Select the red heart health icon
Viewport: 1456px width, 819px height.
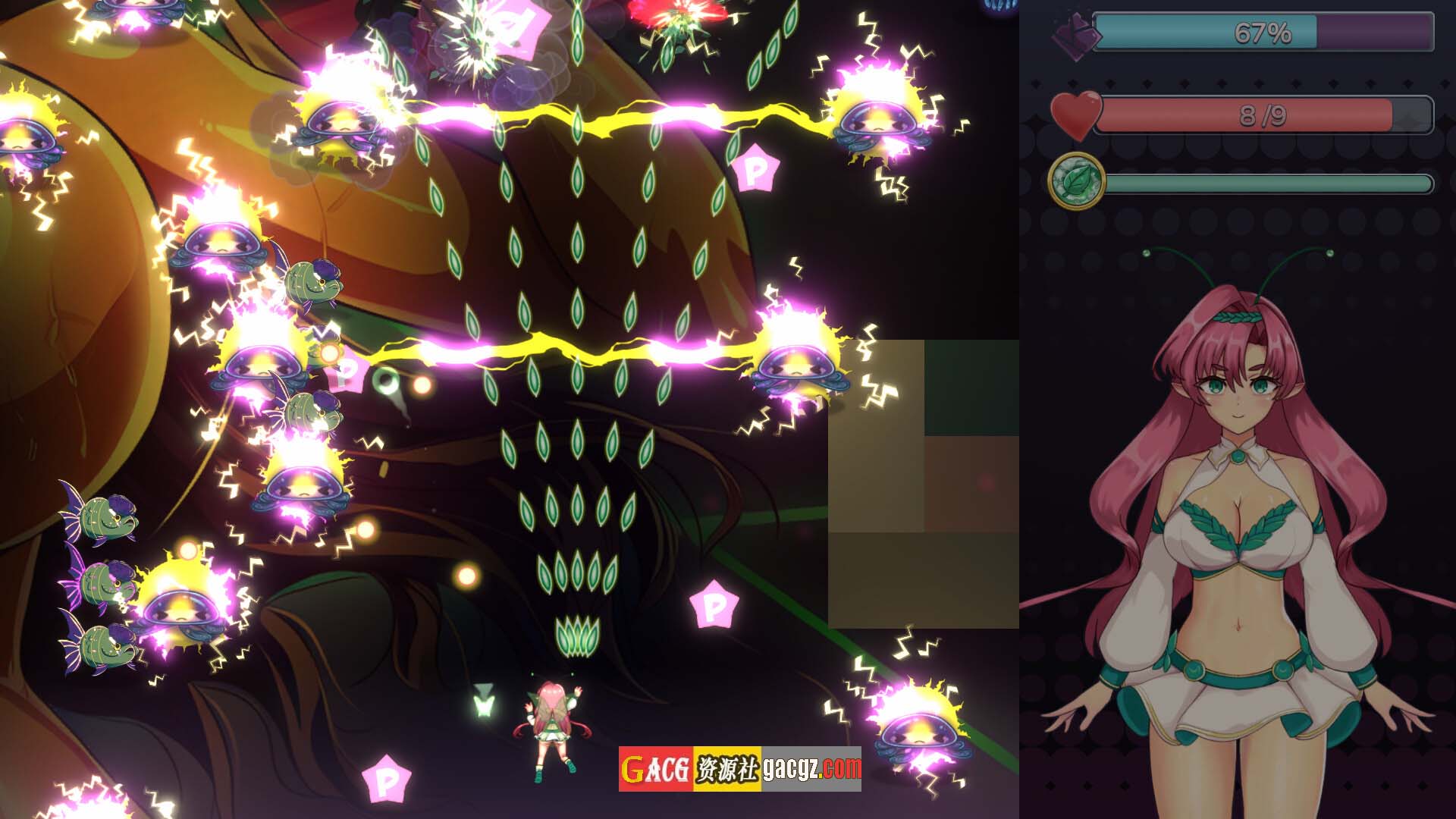[1075, 115]
